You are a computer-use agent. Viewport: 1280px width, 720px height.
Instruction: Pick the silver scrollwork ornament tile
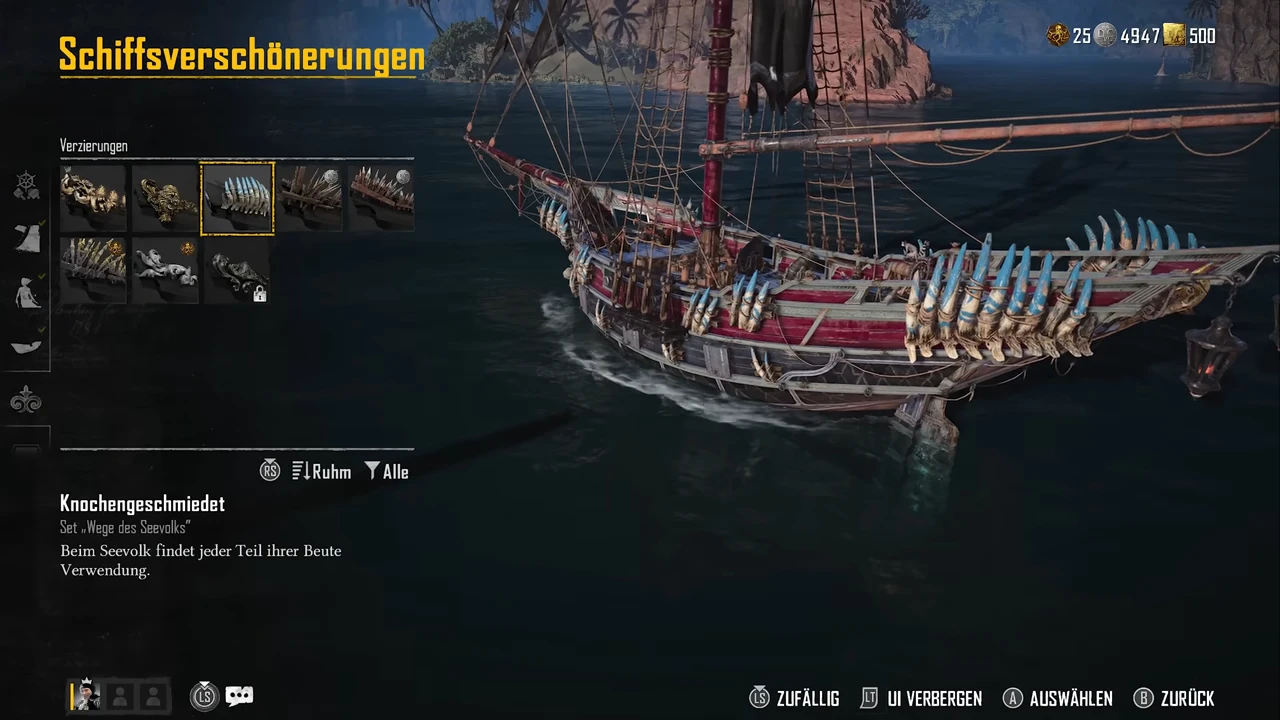click(x=165, y=270)
